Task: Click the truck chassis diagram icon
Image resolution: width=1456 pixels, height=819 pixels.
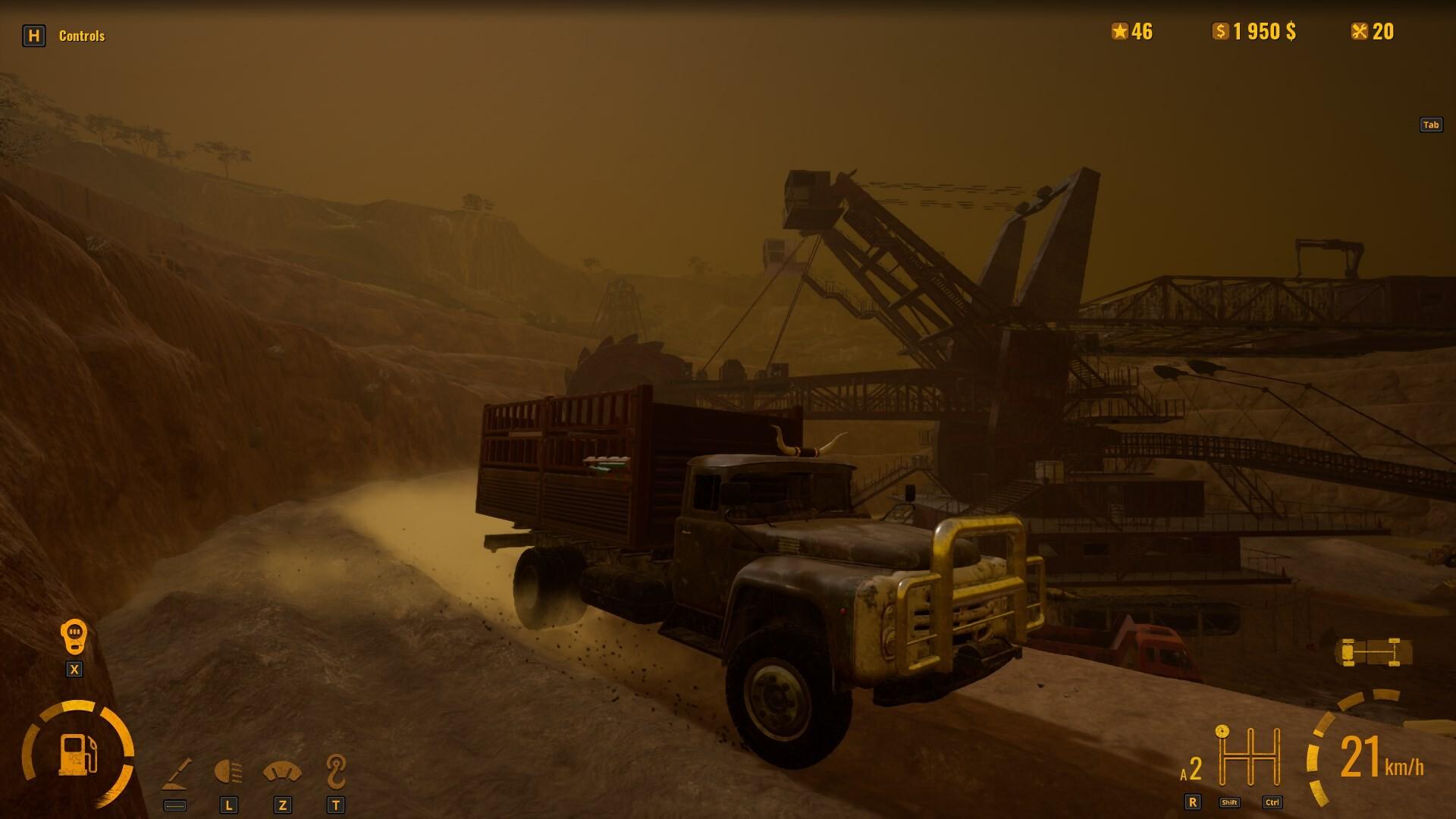Action: pos(1371,652)
